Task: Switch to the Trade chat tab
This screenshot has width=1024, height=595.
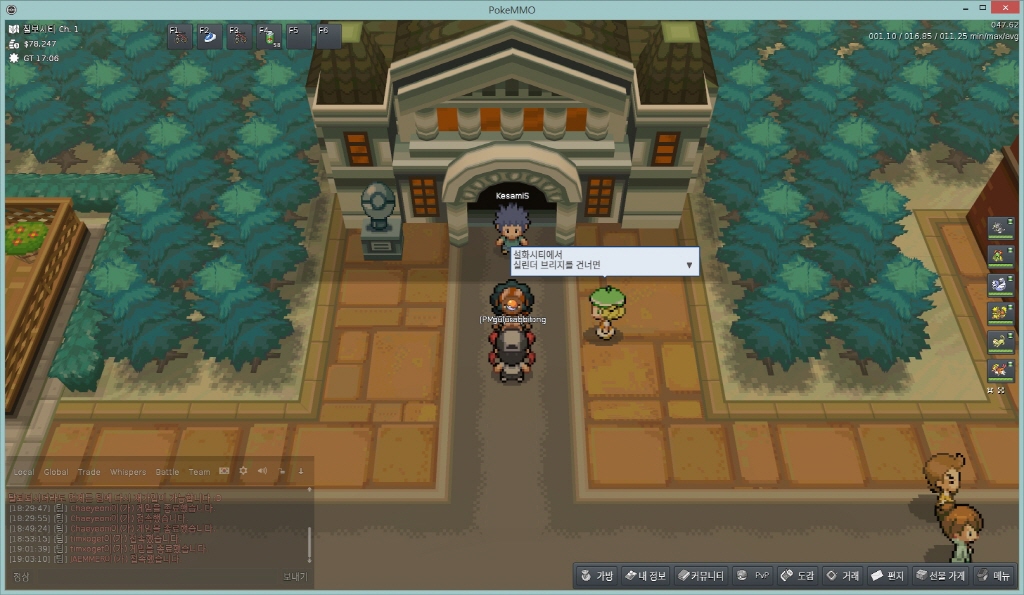Action: pos(89,472)
